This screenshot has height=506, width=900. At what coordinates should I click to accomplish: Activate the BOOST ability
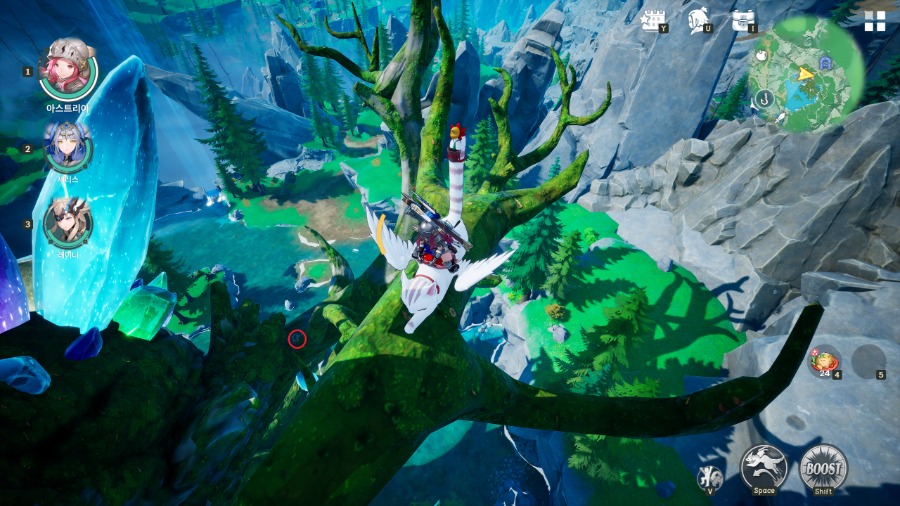pos(823,467)
